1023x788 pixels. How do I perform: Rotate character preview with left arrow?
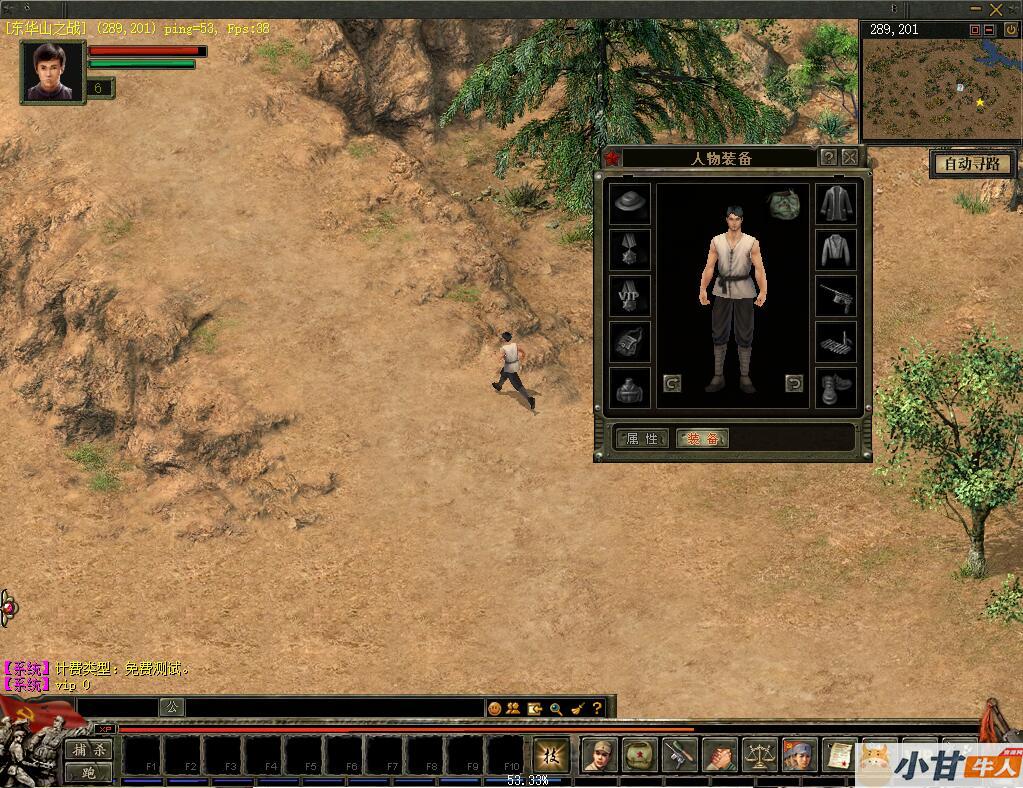click(x=672, y=383)
